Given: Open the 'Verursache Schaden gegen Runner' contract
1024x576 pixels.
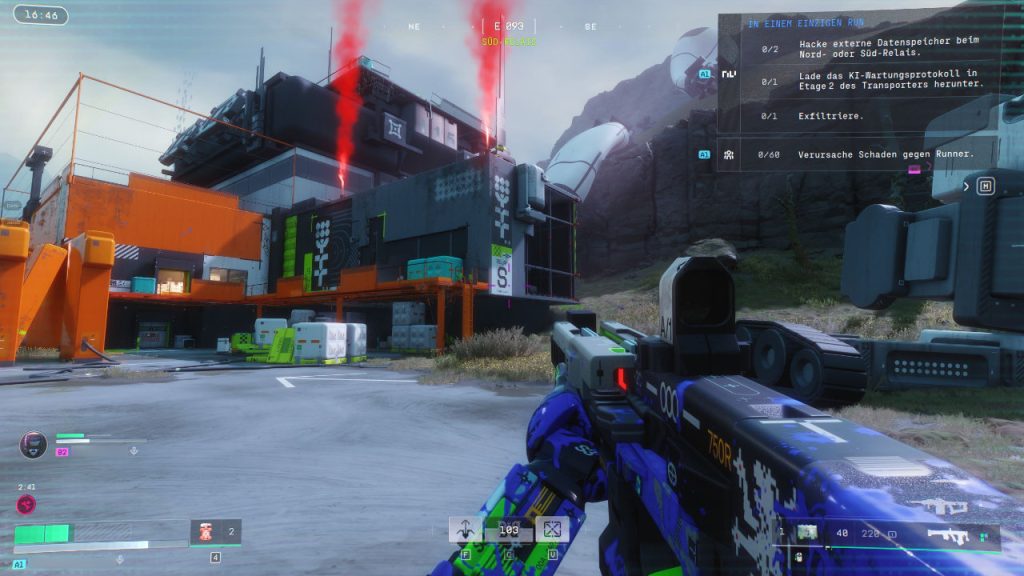Looking at the screenshot, I should (x=886, y=155).
